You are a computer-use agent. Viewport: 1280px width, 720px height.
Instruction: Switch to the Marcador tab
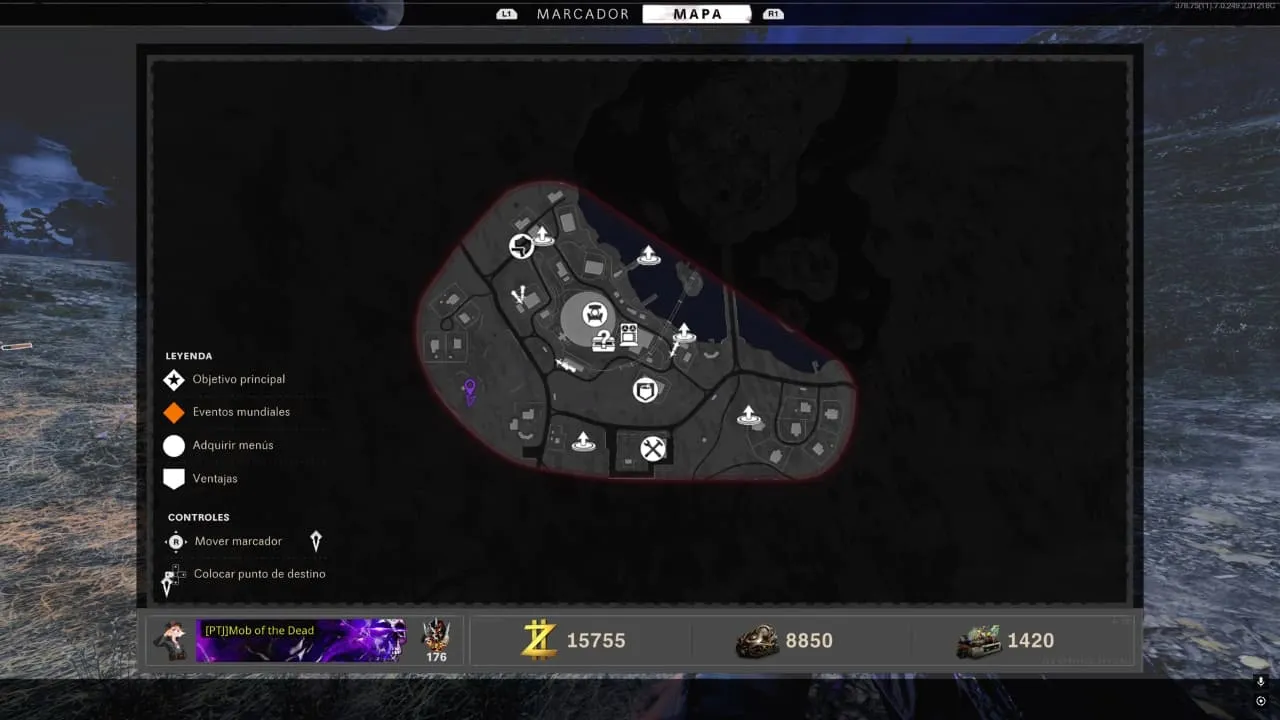583,14
